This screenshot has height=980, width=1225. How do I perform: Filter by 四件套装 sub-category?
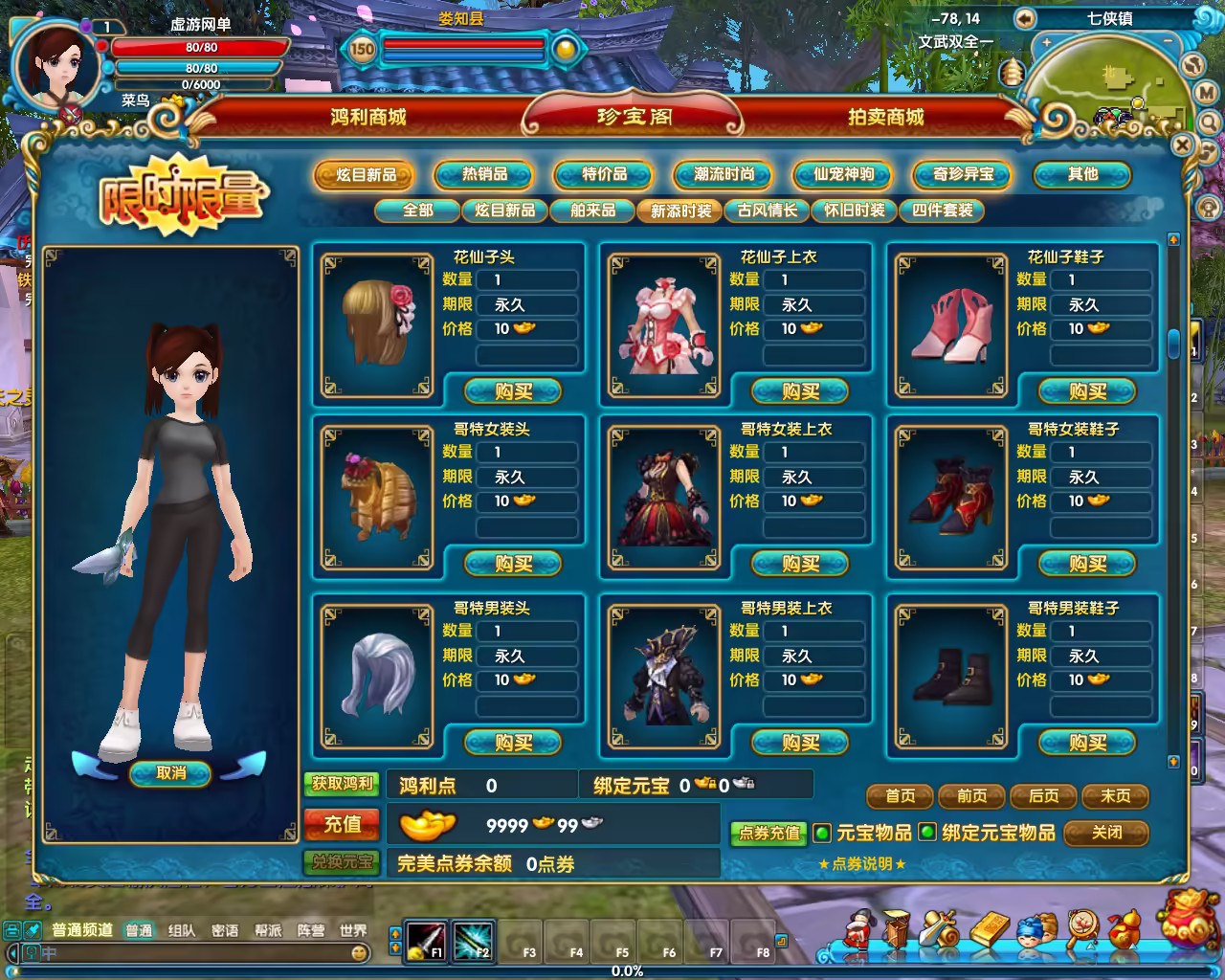click(x=943, y=211)
